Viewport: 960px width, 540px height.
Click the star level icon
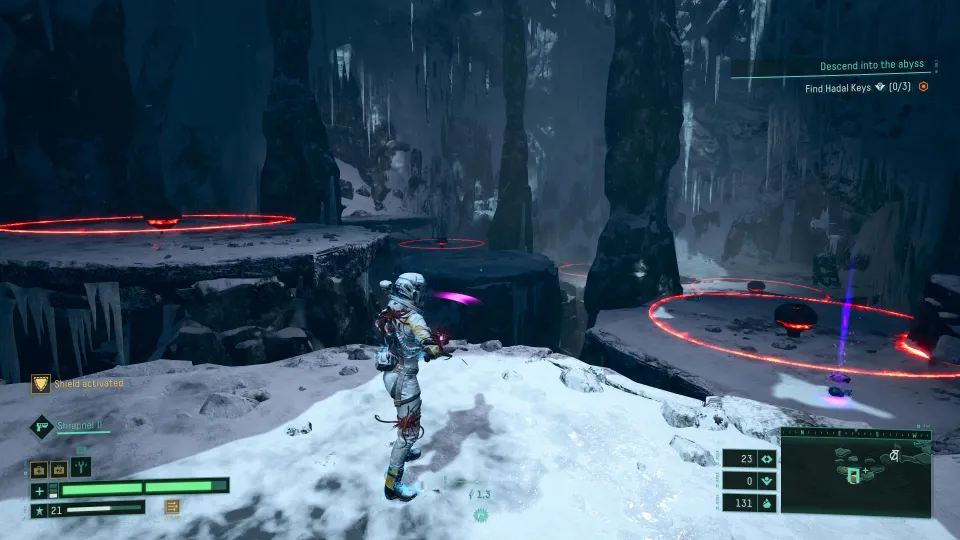click(x=38, y=510)
